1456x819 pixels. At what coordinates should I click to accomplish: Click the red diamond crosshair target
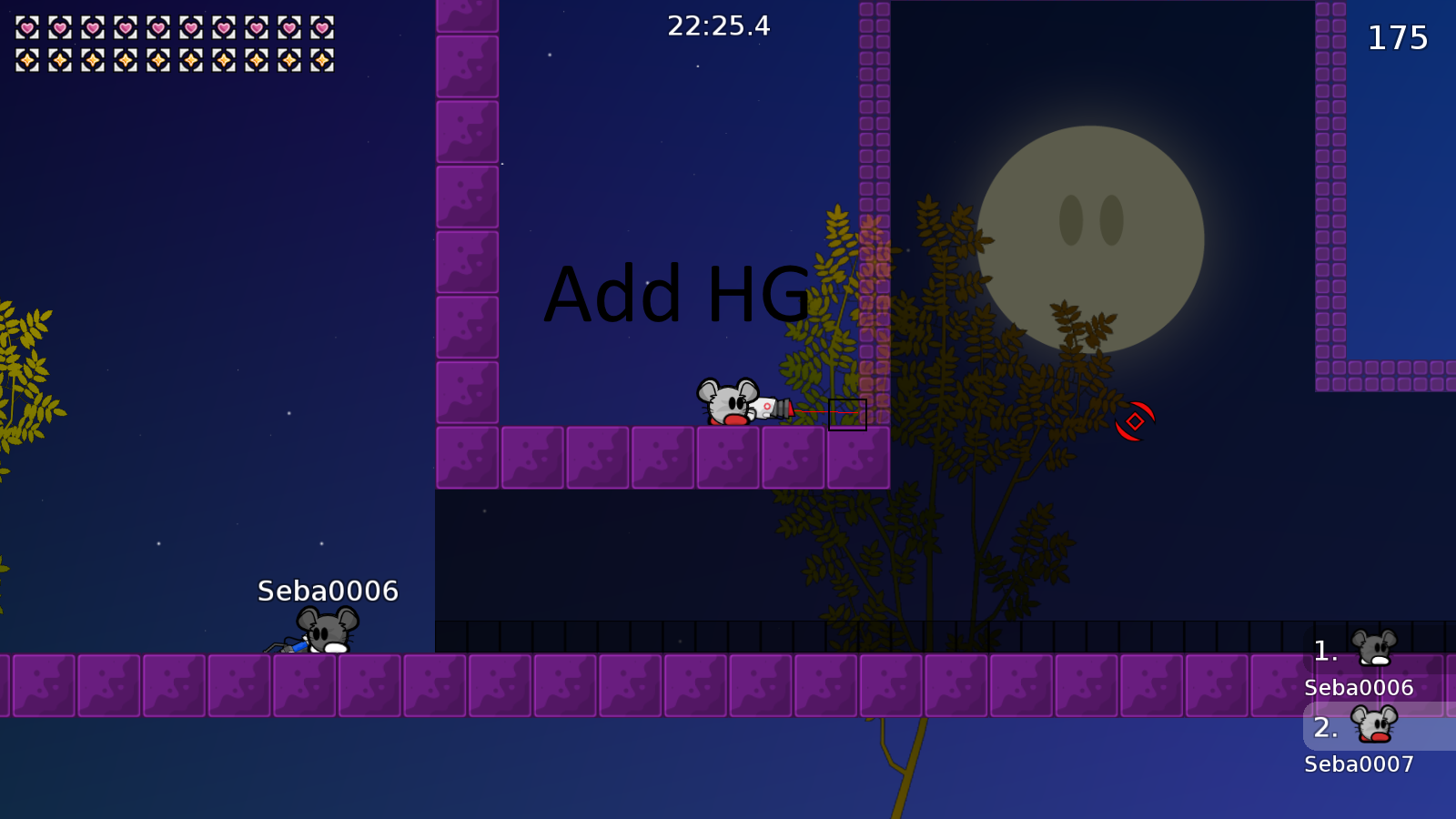click(1137, 420)
